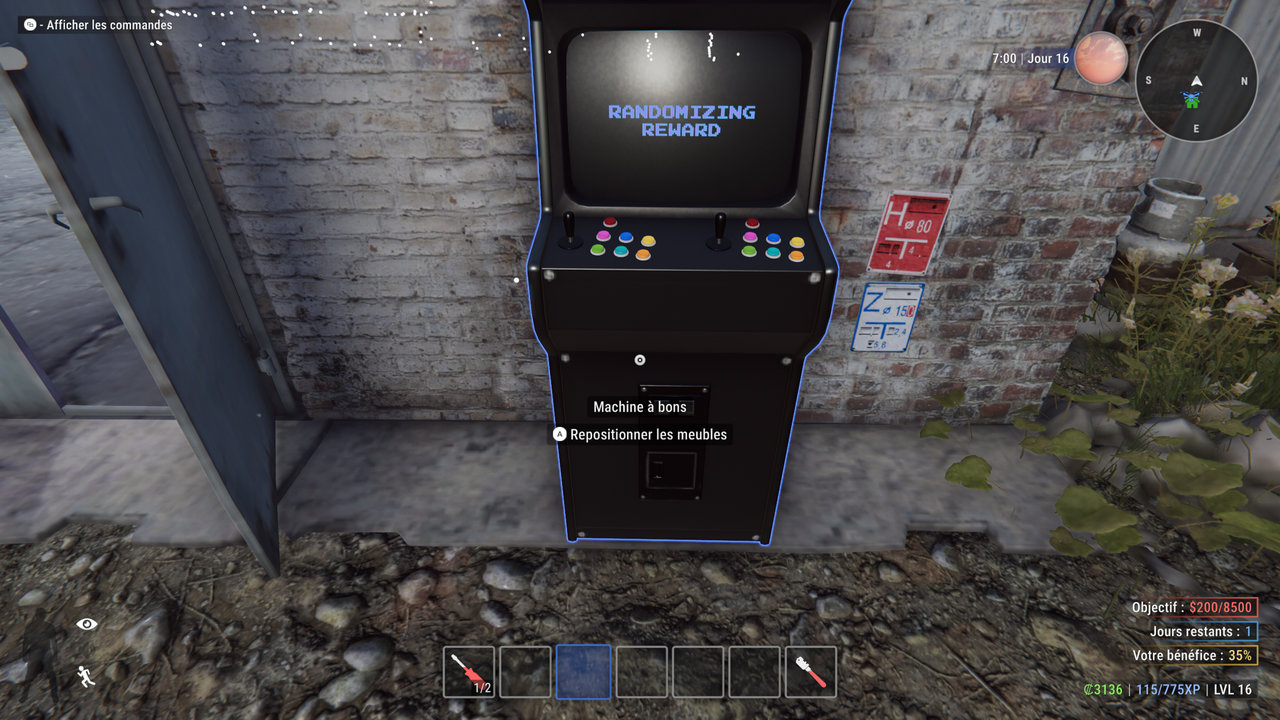The height and width of the screenshot is (720, 1280).
Task: Toggle the eye visibility icon
Action: 87,624
